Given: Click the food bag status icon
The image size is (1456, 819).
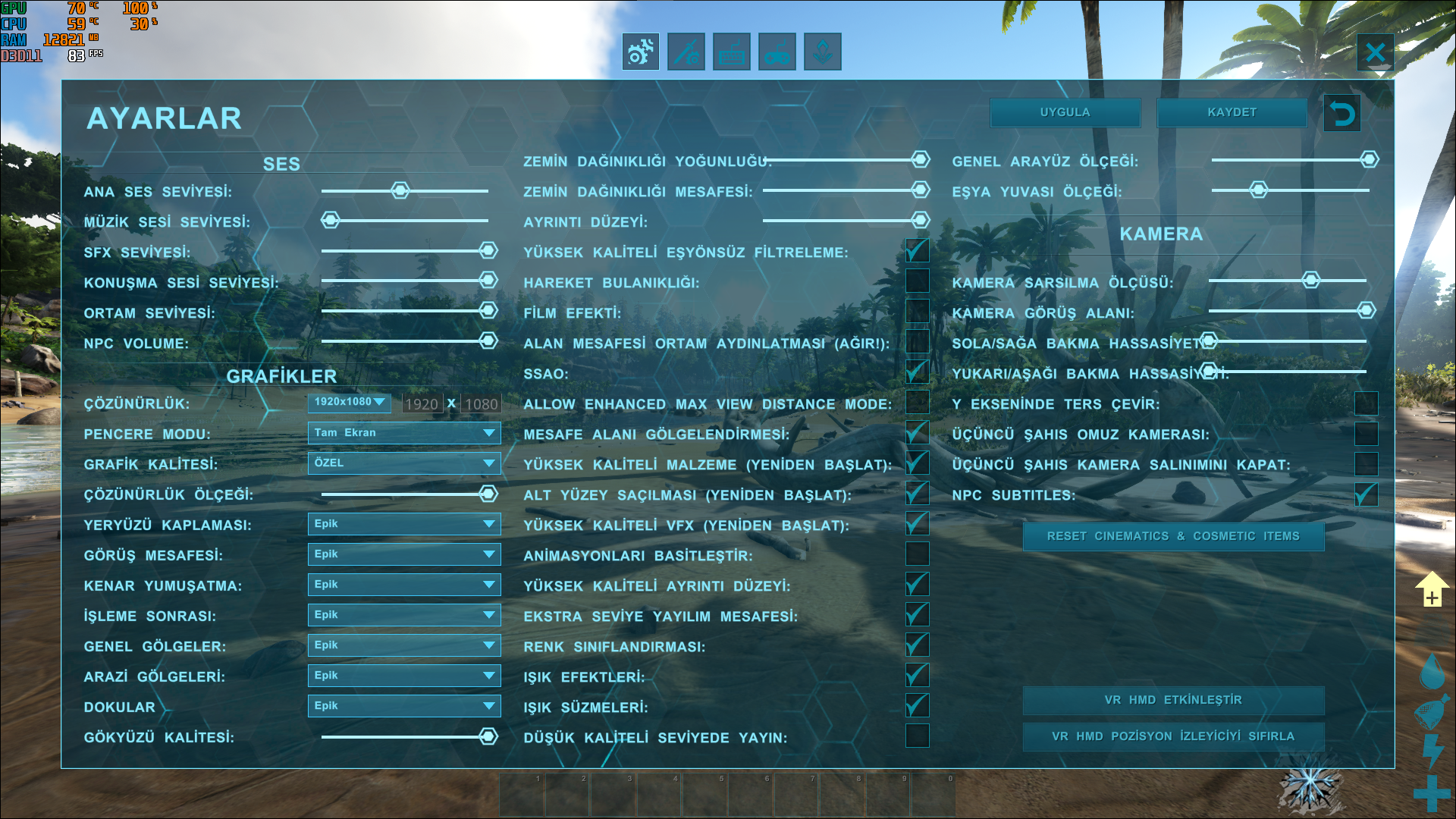Looking at the screenshot, I should click(x=1432, y=713).
